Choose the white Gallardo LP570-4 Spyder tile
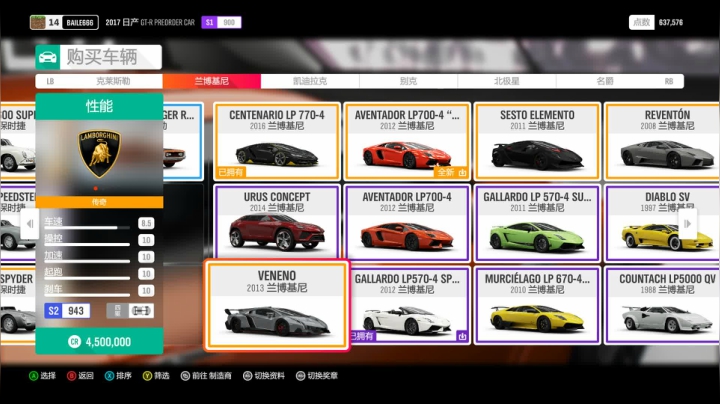This screenshot has height=404, width=720. coord(407,305)
